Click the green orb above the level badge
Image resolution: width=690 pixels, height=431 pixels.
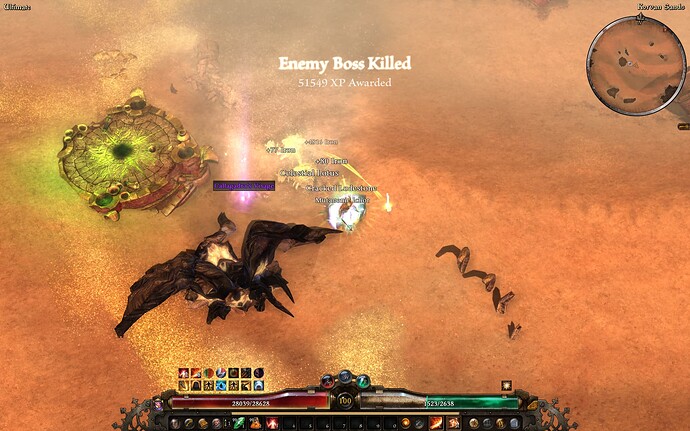point(362,381)
